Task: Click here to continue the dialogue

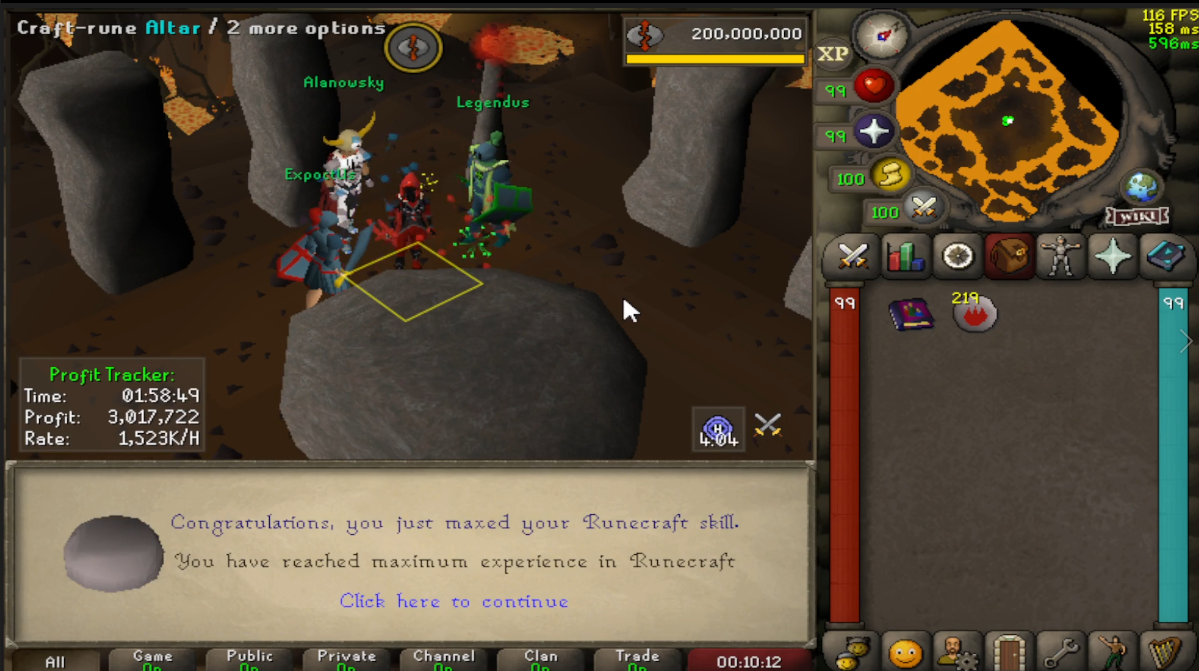Action: click(454, 601)
